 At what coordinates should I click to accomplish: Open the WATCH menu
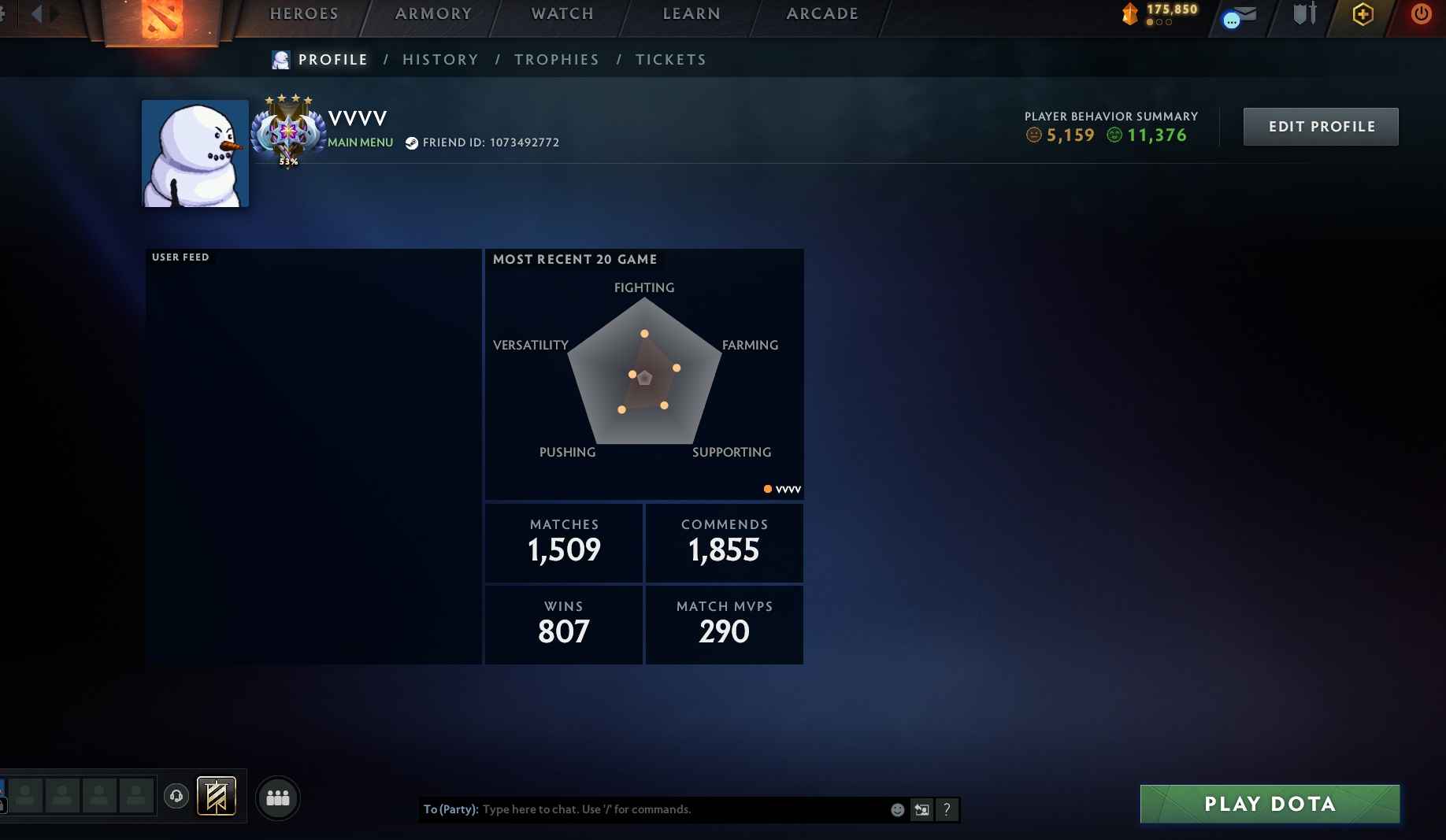click(x=562, y=13)
